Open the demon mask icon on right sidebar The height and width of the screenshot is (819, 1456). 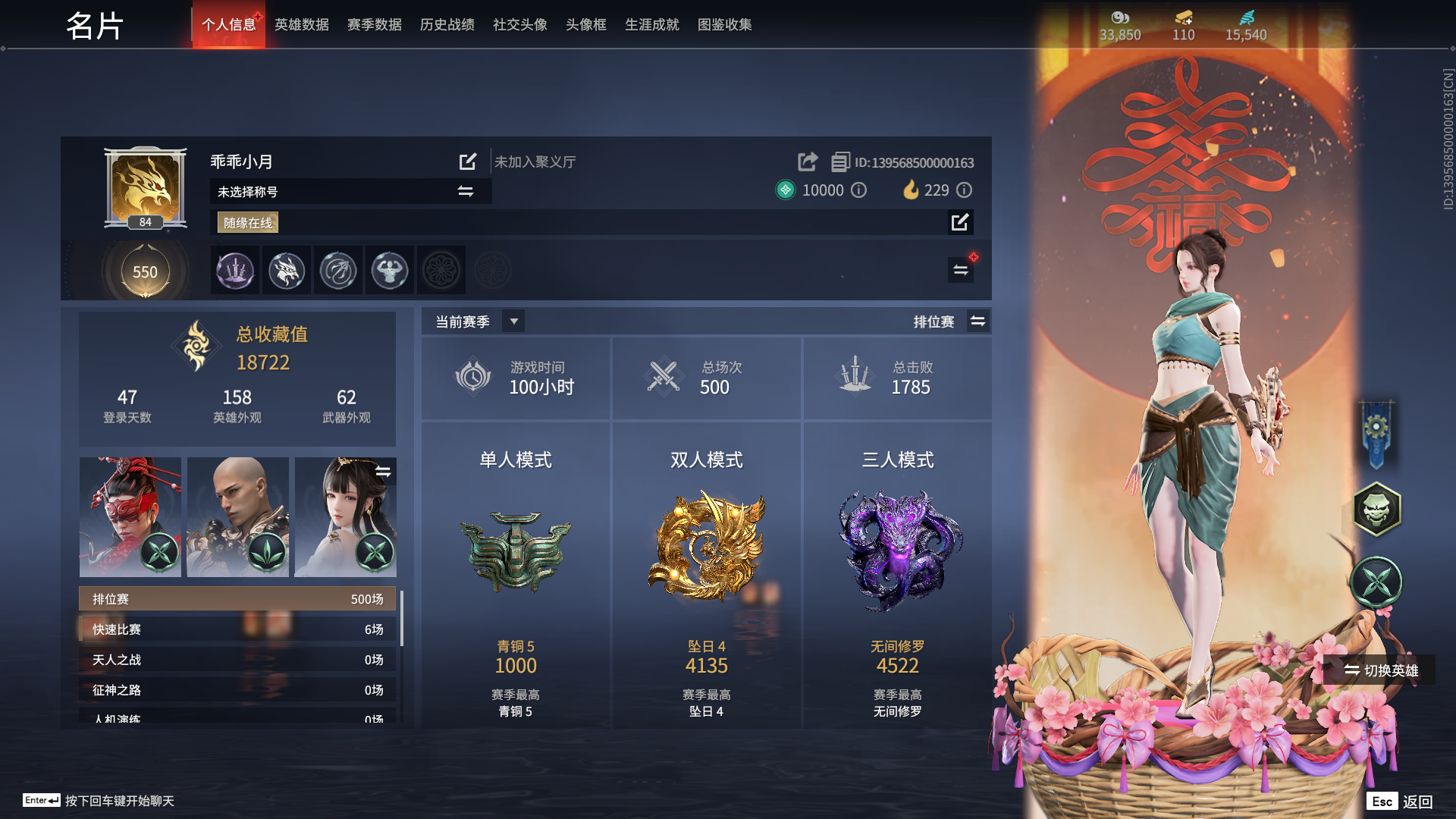tap(1378, 509)
